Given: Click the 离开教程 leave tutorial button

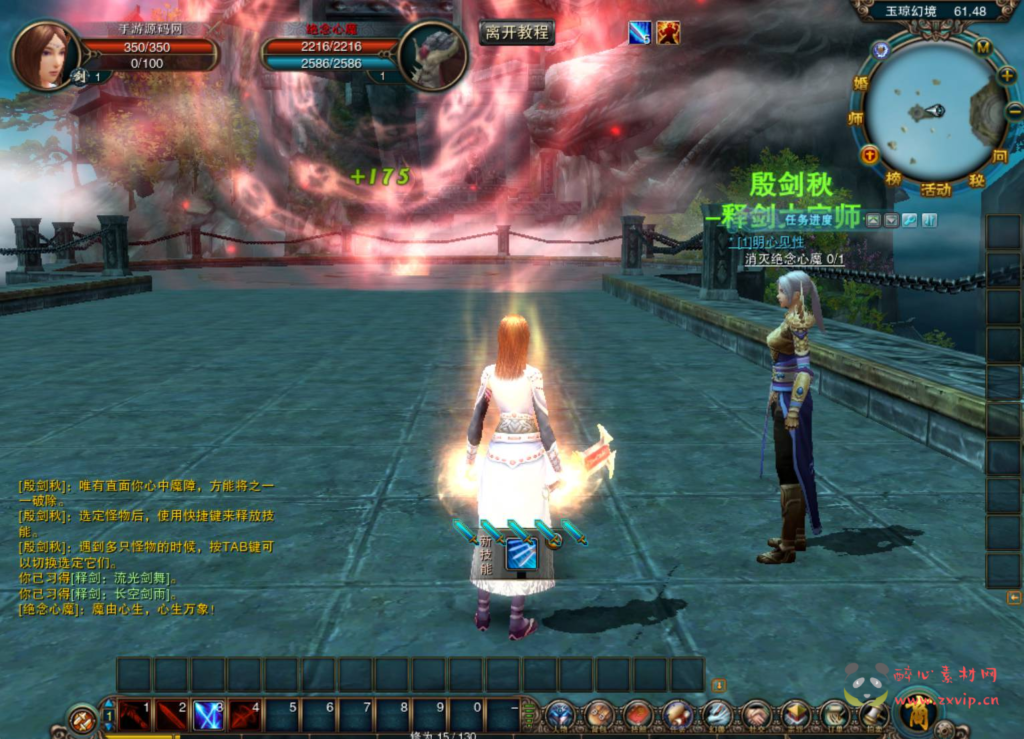Looking at the screenshot, I should tap(516, 32).
